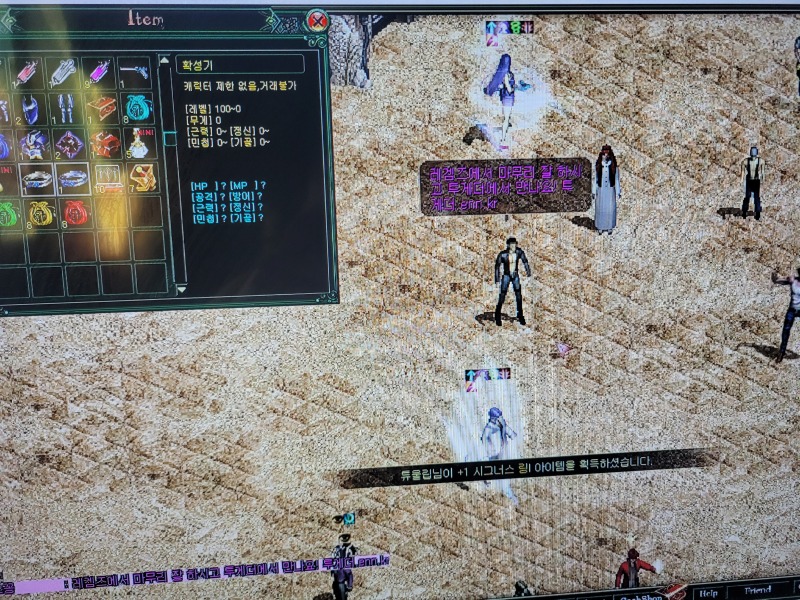Pick the purple vial item
This screenshot has height=600, width=800.
pos(100,72)
